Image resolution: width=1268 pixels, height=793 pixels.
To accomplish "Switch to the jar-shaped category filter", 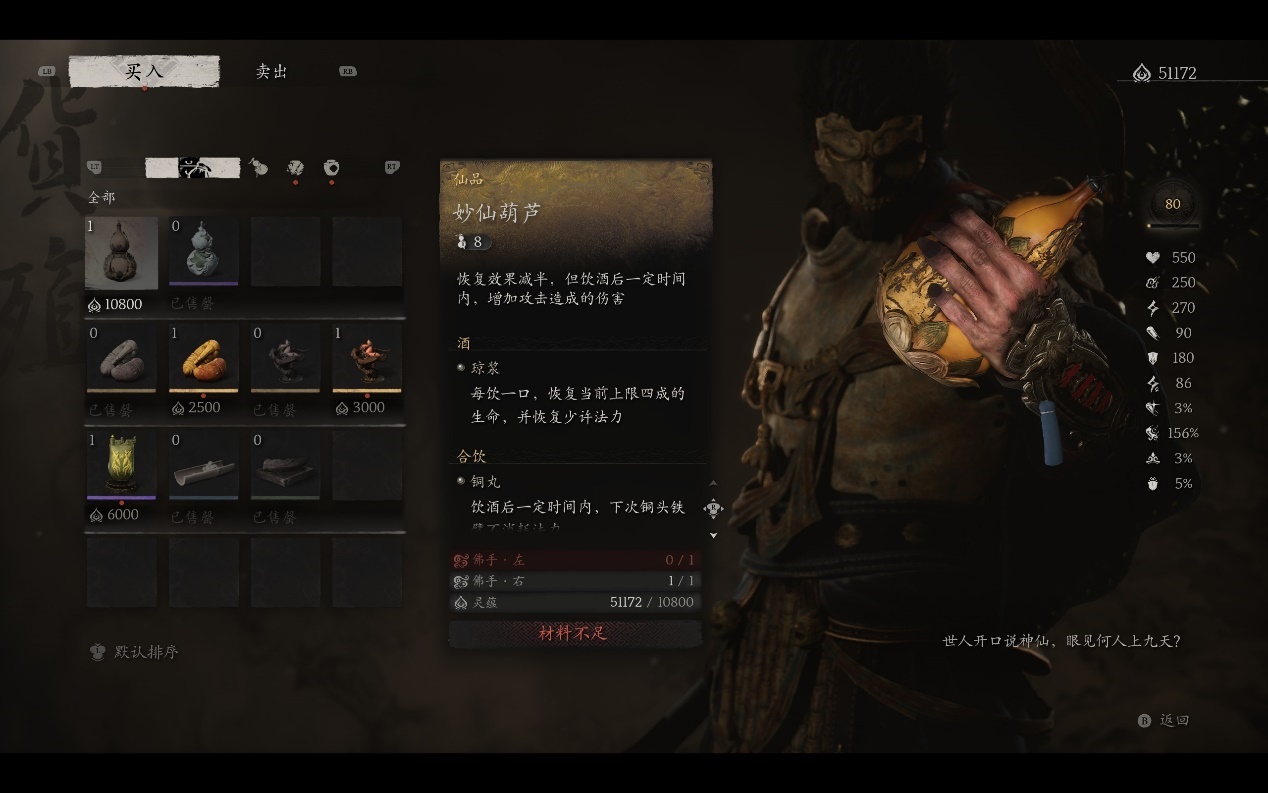I will (x=331, y=168).
